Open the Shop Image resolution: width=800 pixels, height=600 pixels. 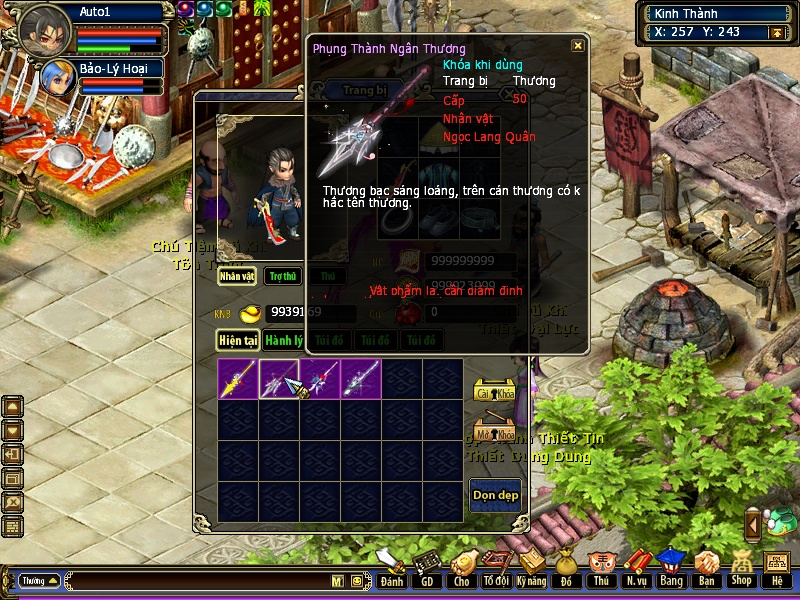pyautogui.click(x=741, y=571)
